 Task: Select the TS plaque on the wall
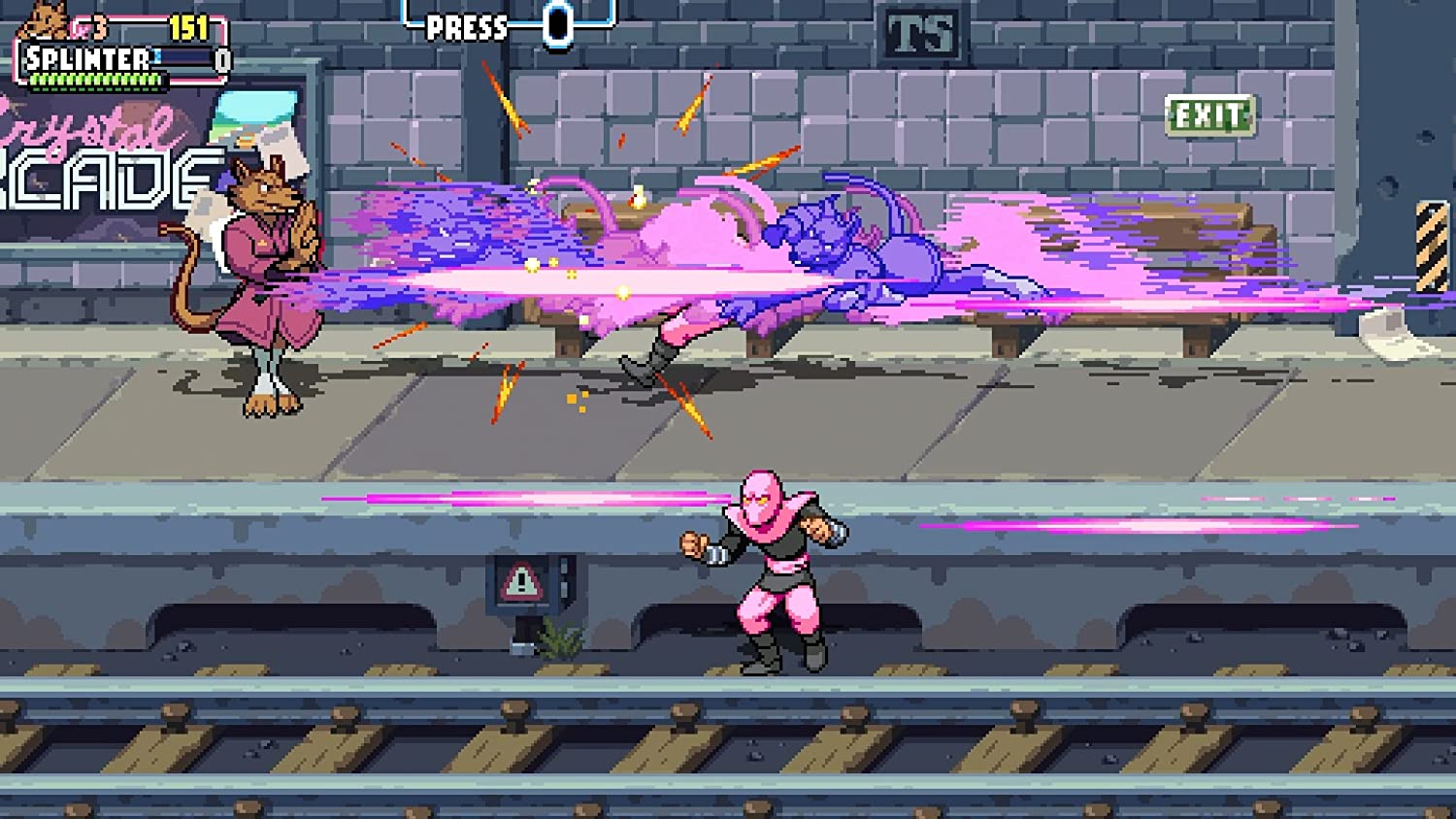pos(921,33)
